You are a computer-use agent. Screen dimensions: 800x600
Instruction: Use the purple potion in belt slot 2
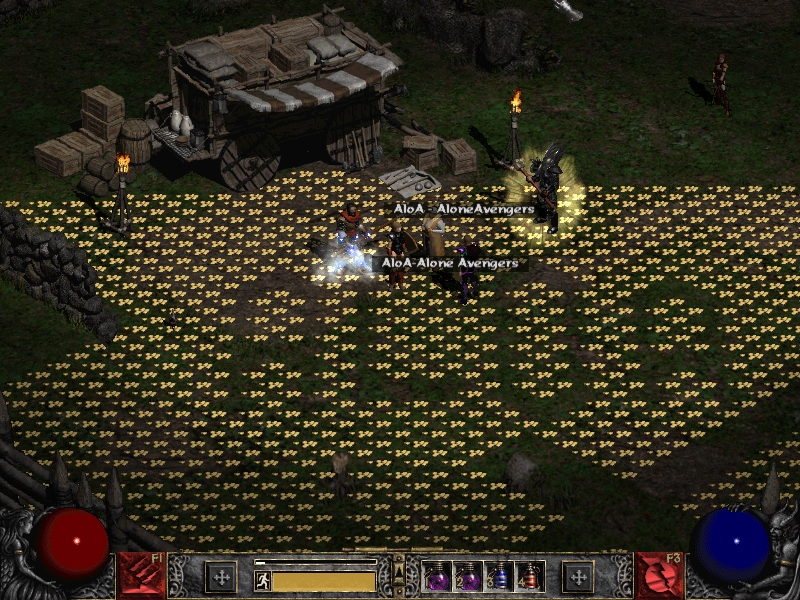[469, 577]
